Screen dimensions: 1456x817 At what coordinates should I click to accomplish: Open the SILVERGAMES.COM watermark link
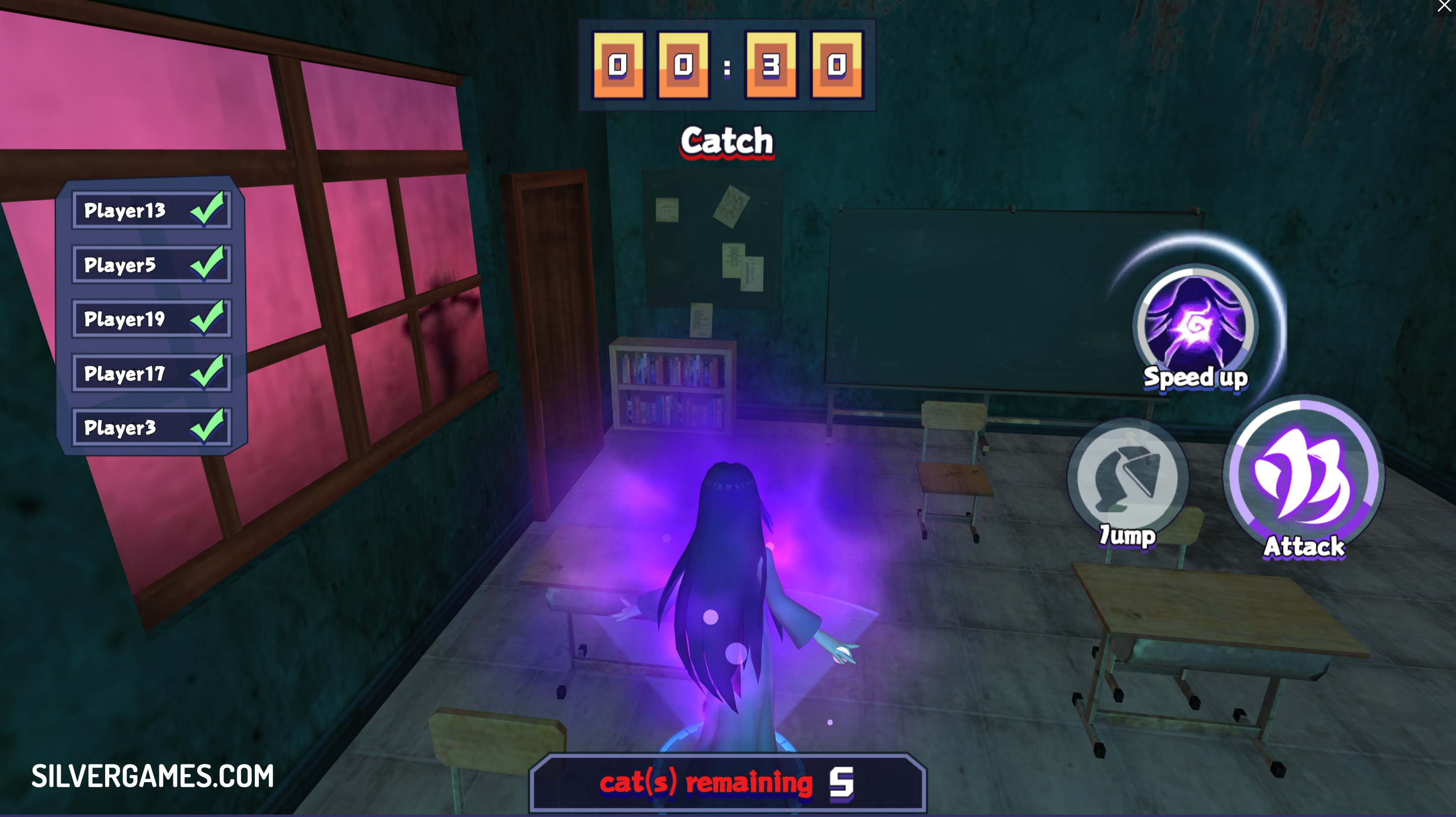pyautogui.click(x=153, y=776)
